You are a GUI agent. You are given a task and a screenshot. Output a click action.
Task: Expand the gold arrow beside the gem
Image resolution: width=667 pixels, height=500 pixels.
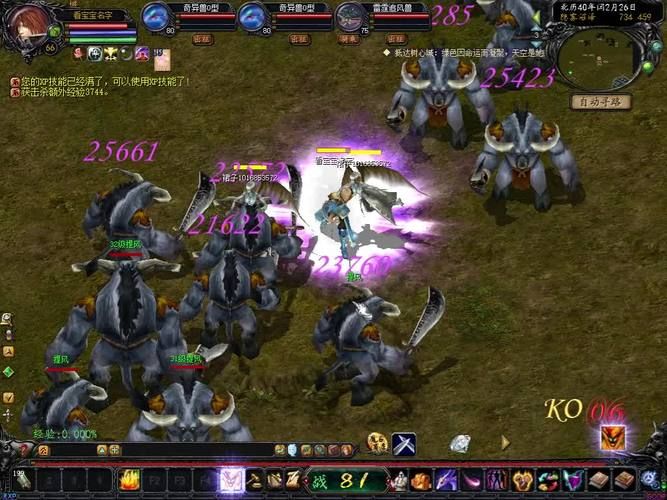(505, 442)
